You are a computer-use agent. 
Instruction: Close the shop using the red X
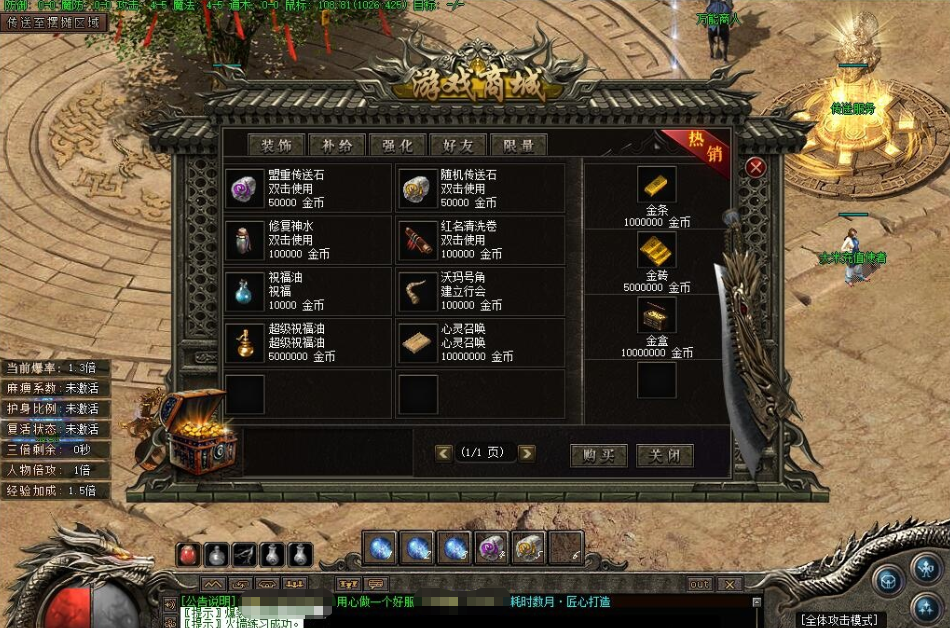click(756, 167)
